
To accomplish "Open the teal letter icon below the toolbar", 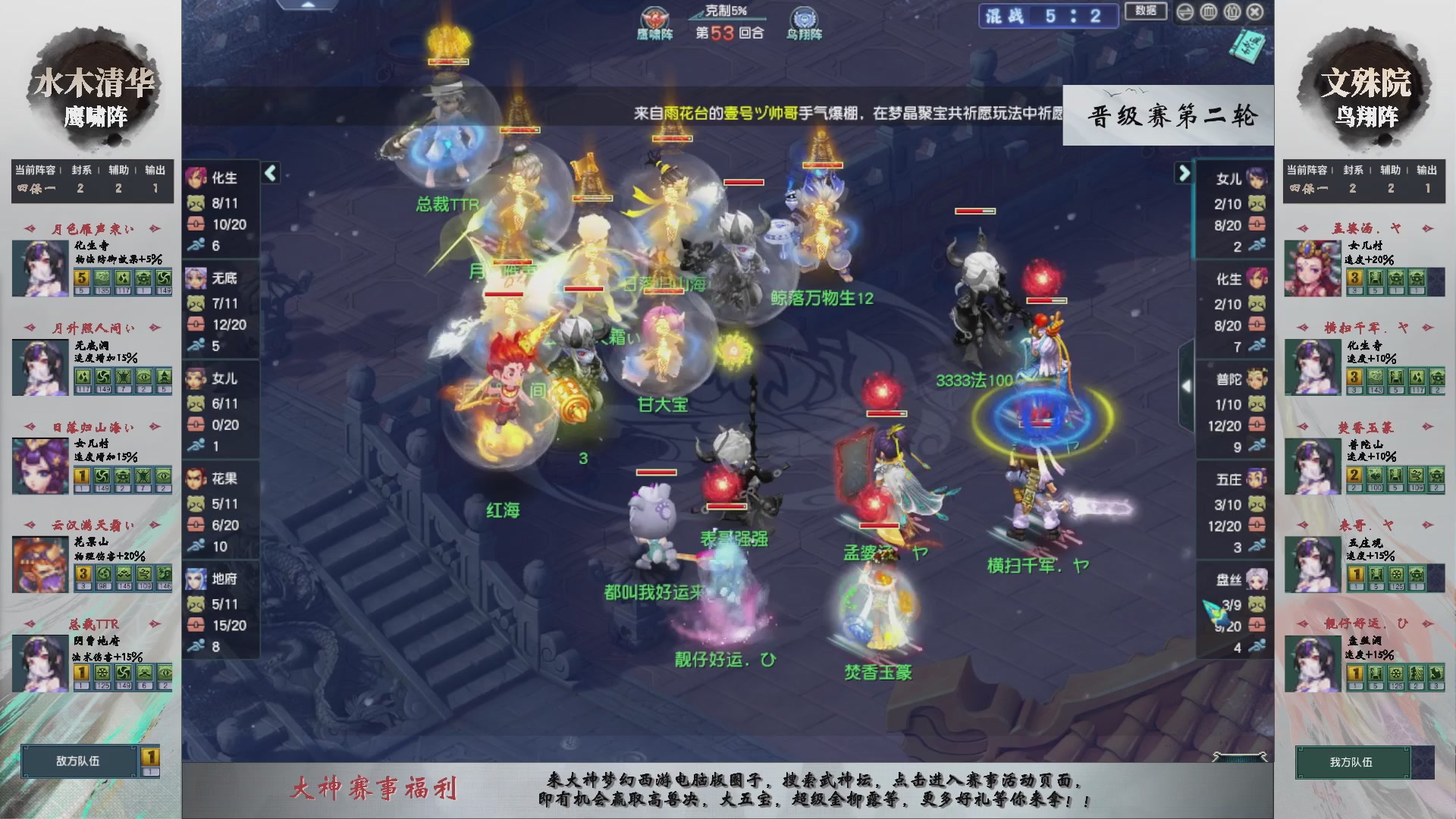I will (1247, 45).
